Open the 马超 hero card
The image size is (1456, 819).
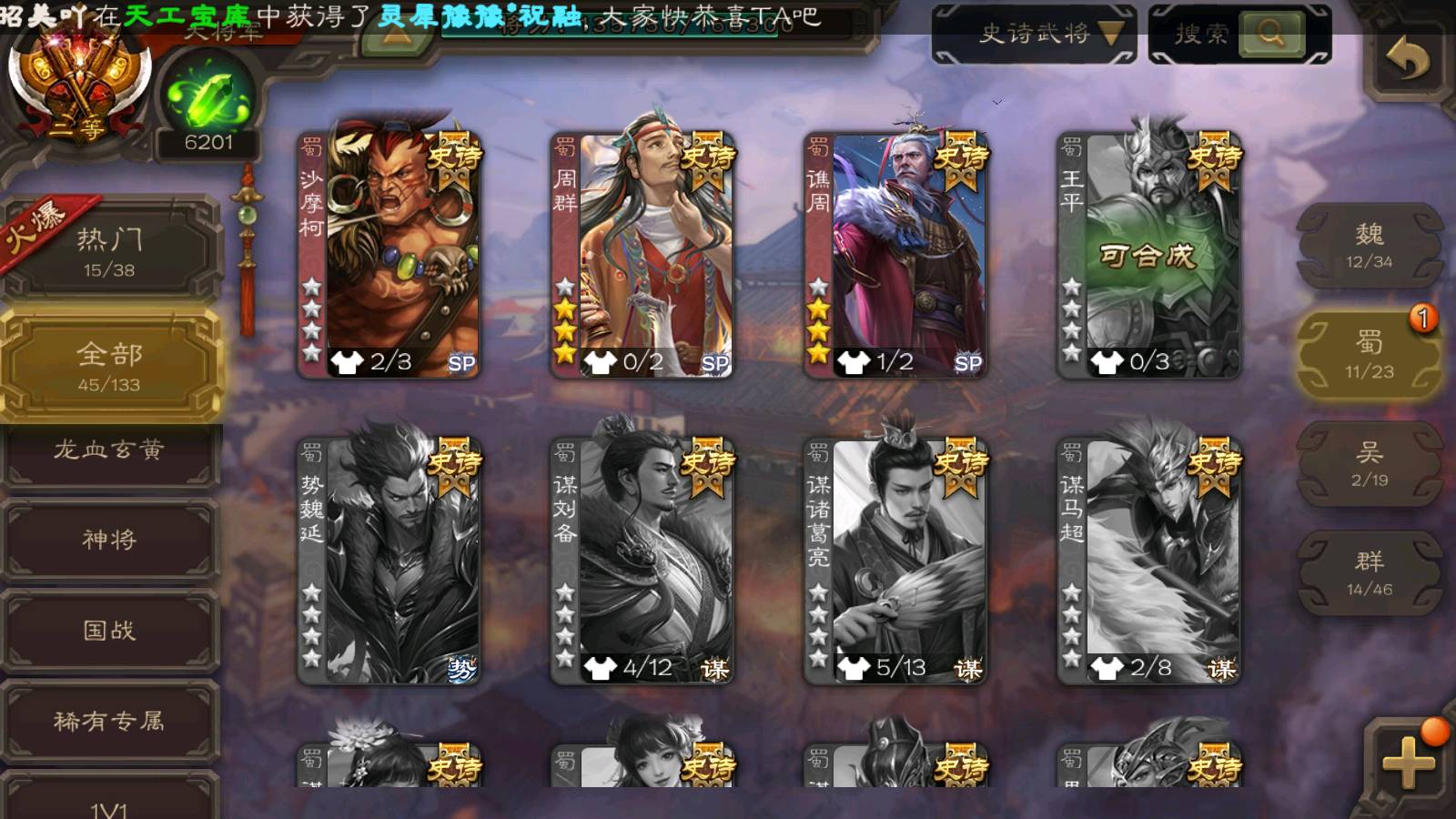[1148, 561]
